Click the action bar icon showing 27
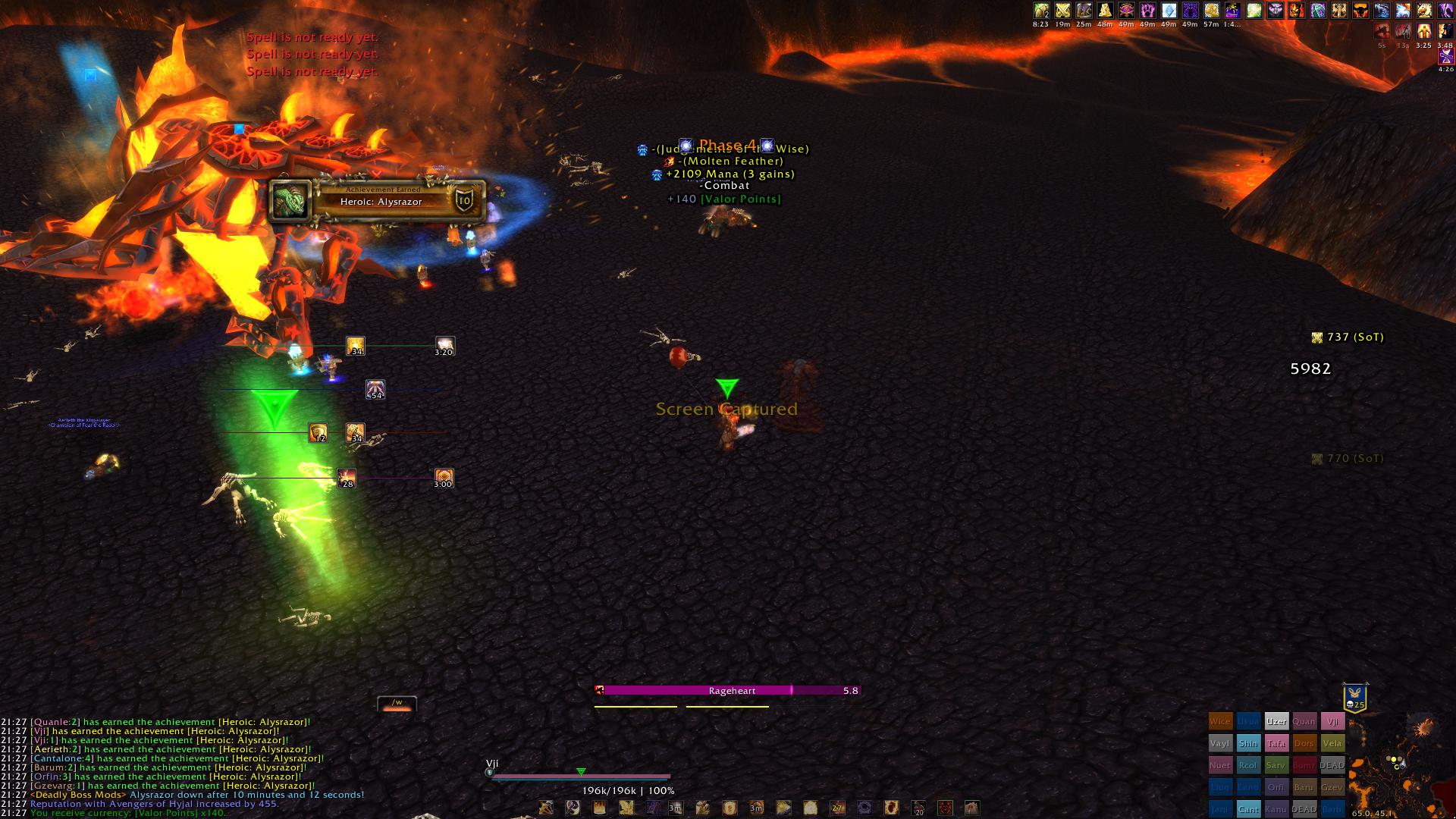This screenshot has width=1456, height=819. click(x=837, y=808)
